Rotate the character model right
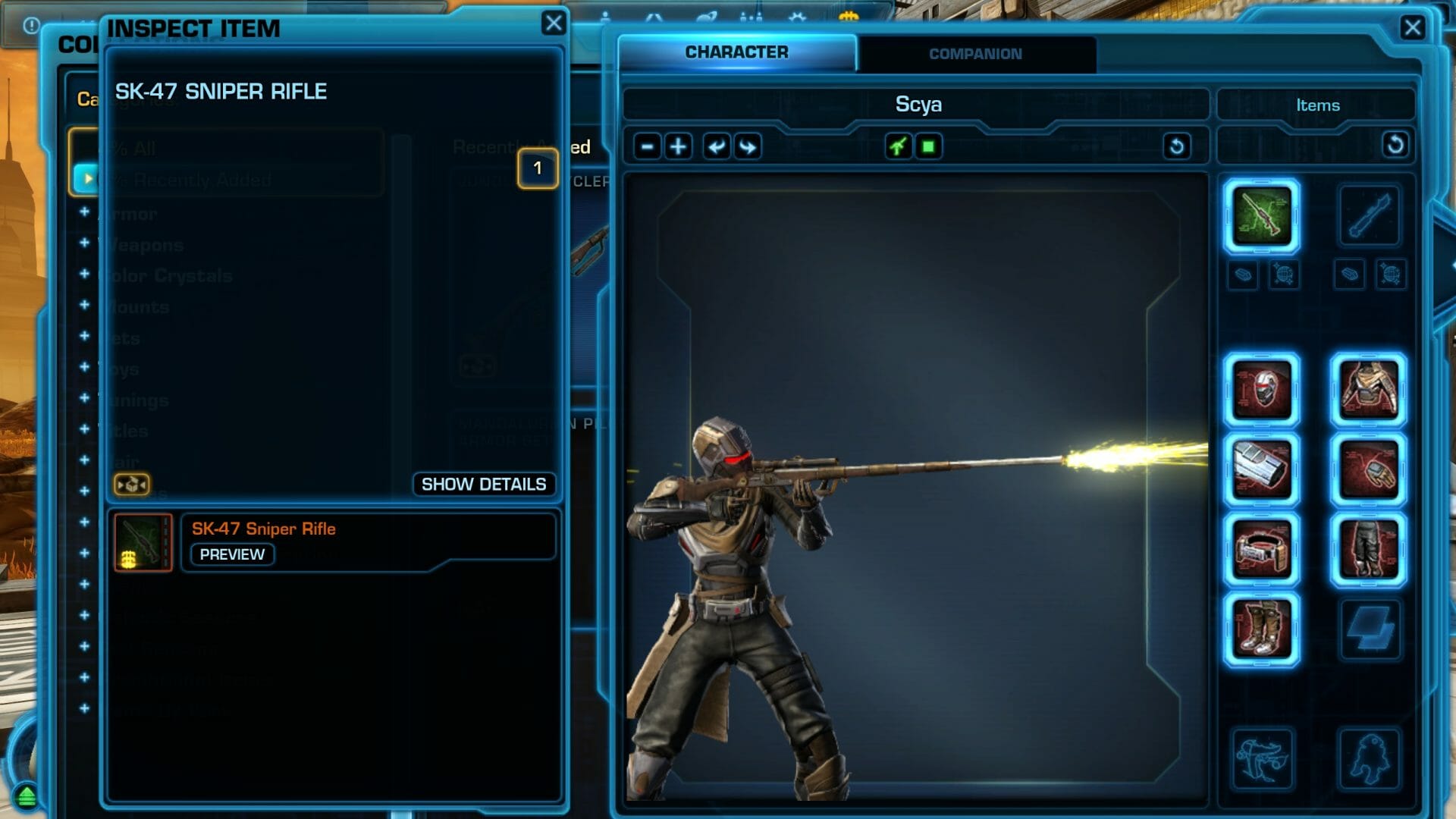 (x=748, y=146)
